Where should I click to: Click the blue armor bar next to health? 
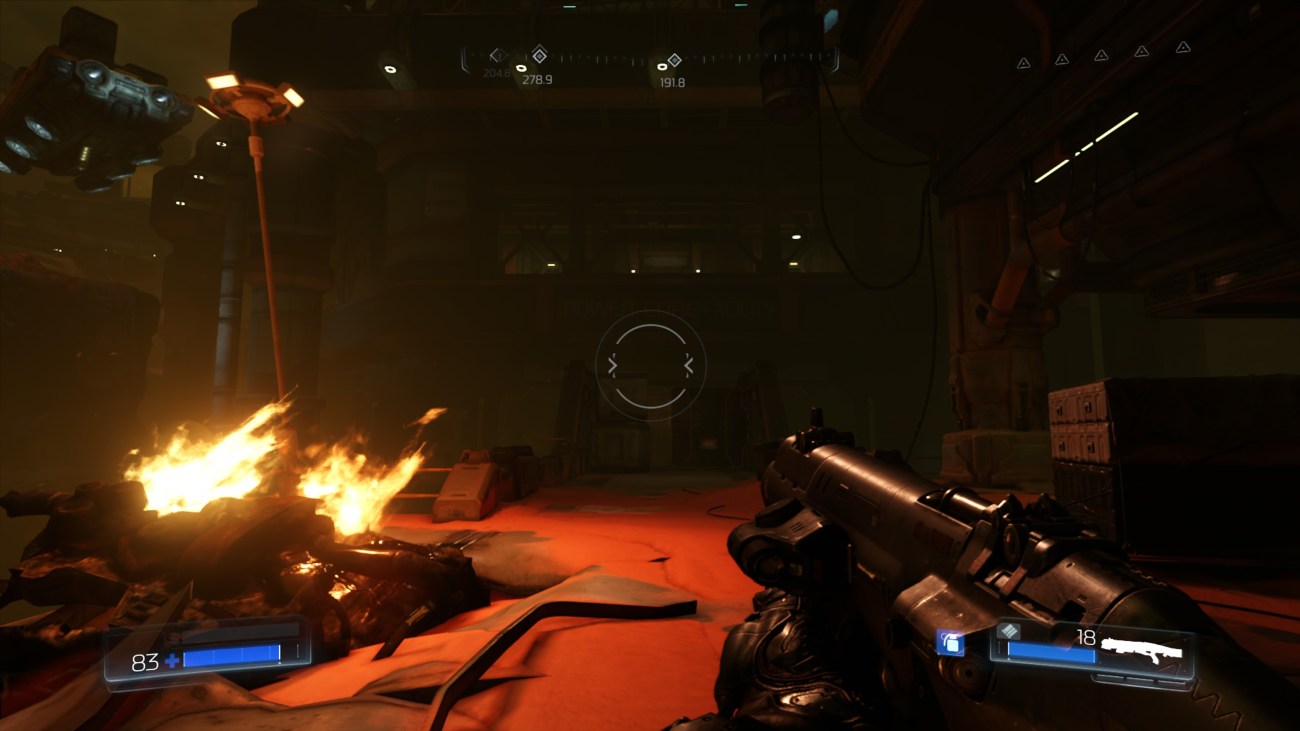click(x=232, y=655)
